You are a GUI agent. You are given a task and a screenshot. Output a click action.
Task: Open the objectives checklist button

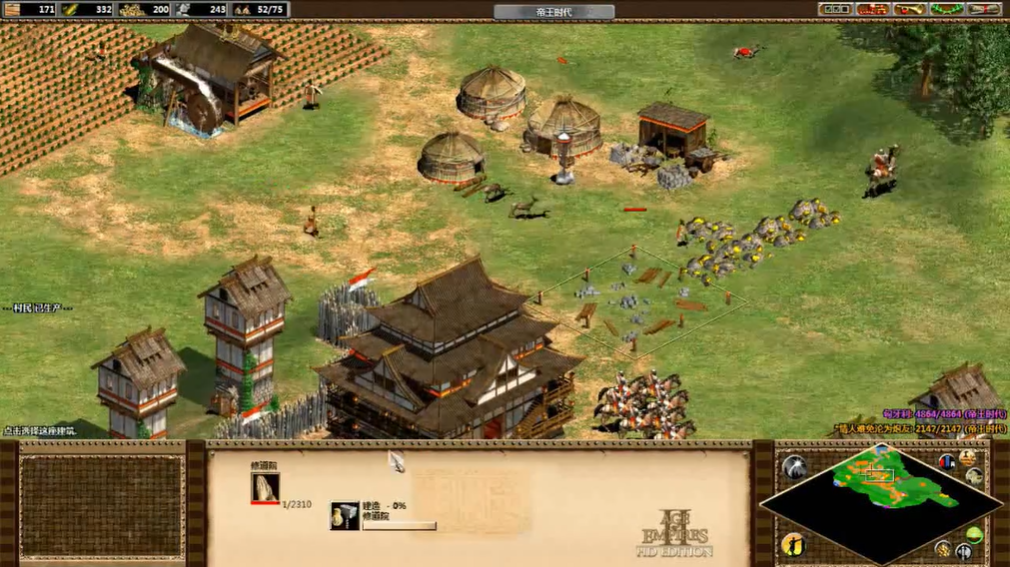pyautogui.click(x=834, y=9)
